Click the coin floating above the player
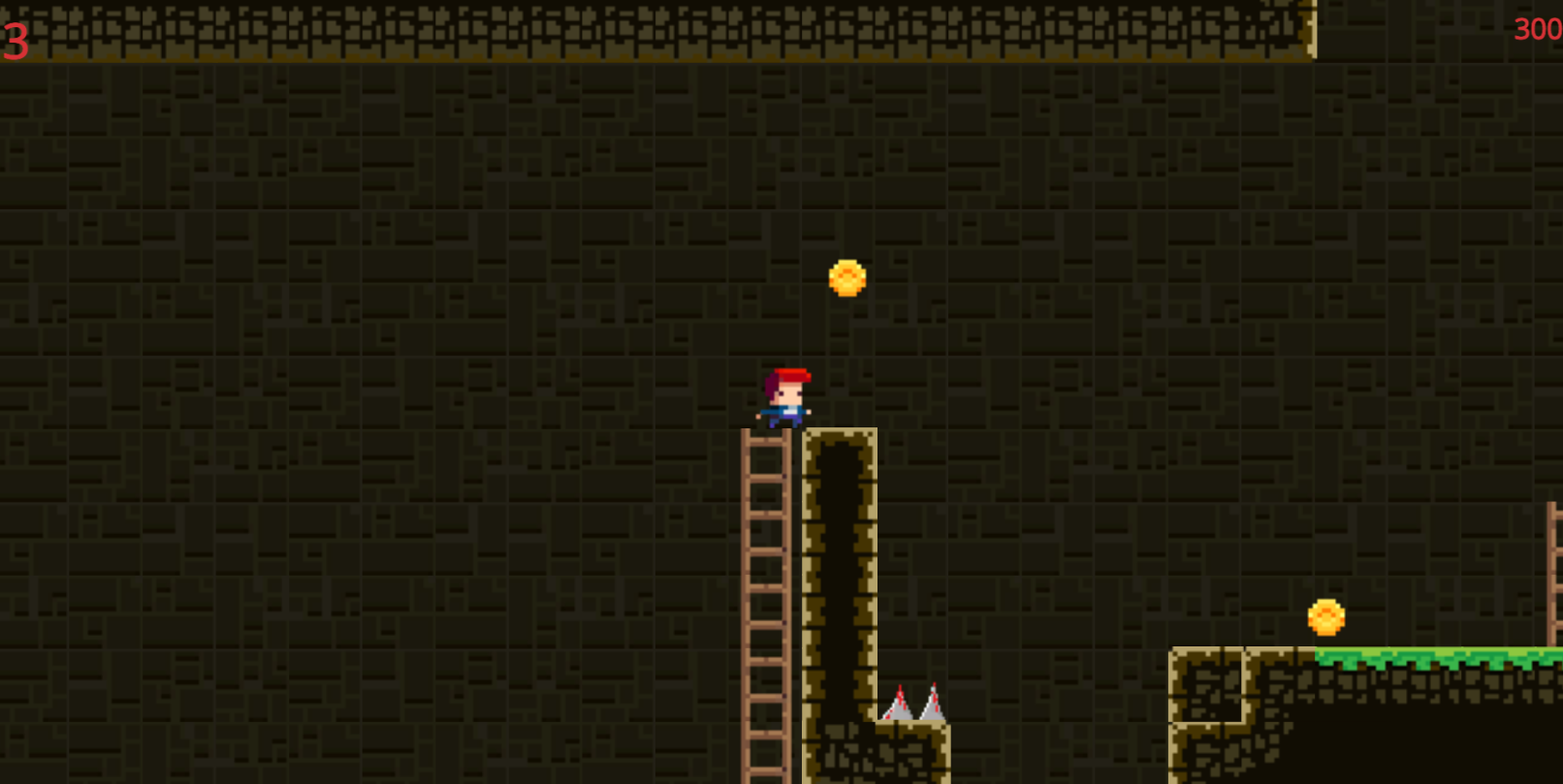1563x784 pixels. (845, 278)
